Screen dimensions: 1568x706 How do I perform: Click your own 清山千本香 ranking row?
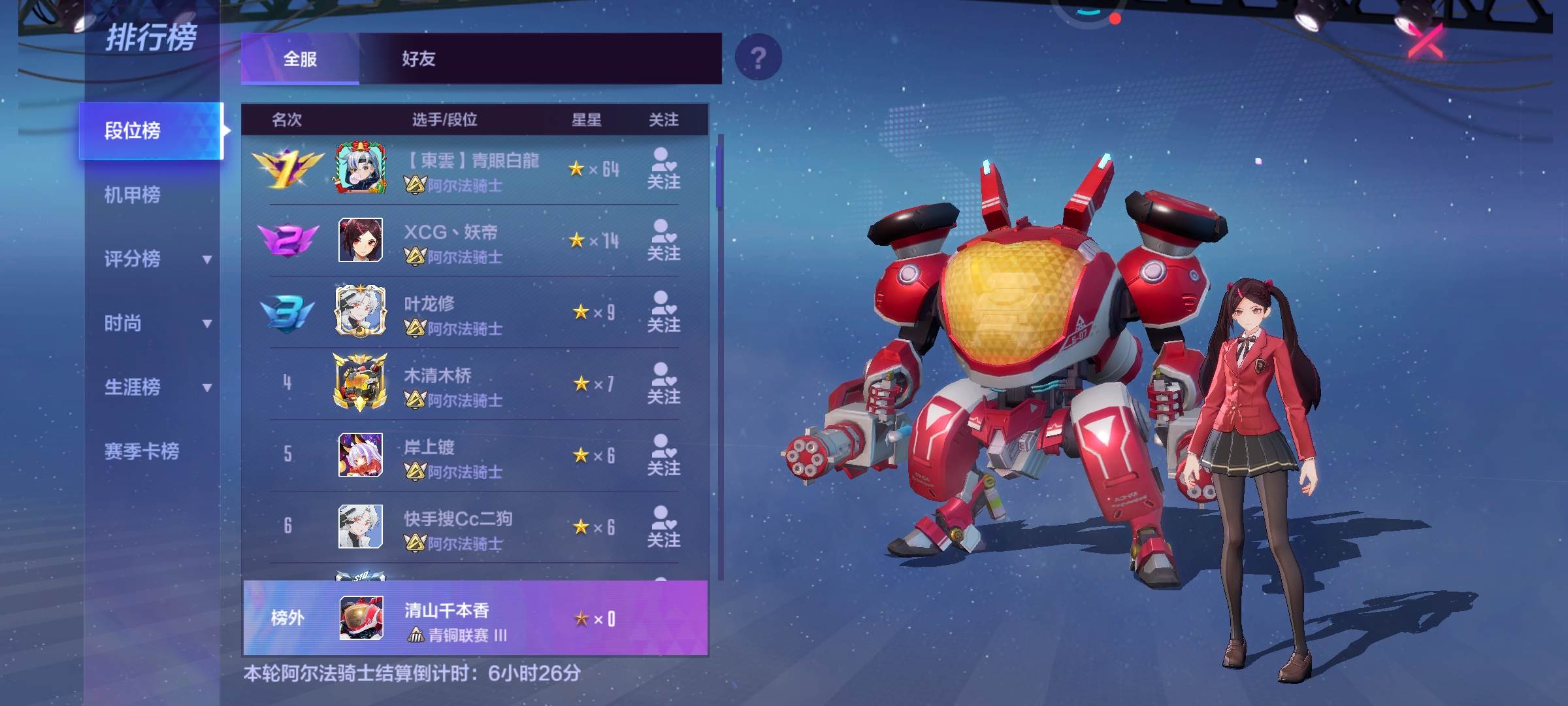[x=475, y=618]
